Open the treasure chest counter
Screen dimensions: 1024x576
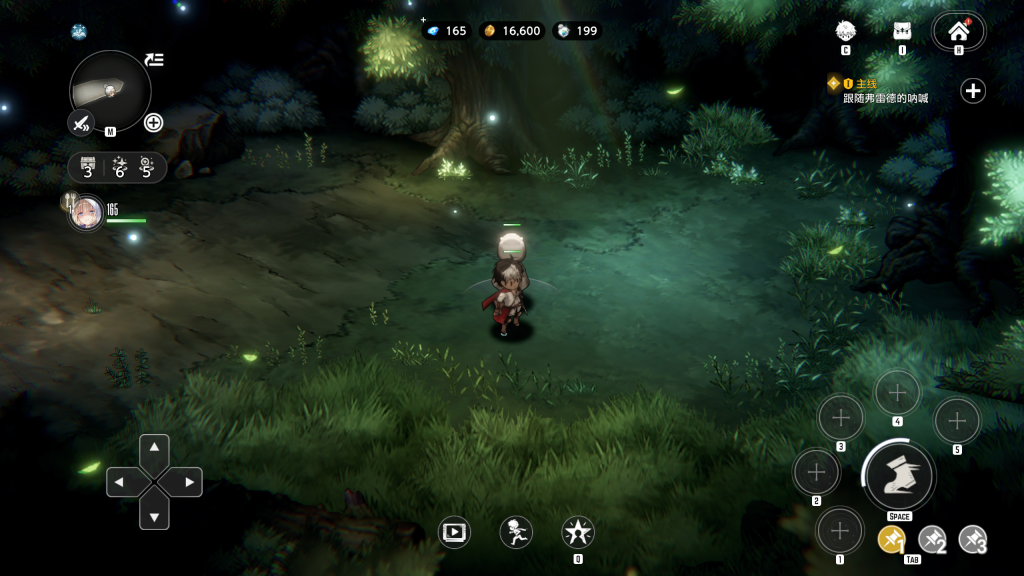coord(89,167)
